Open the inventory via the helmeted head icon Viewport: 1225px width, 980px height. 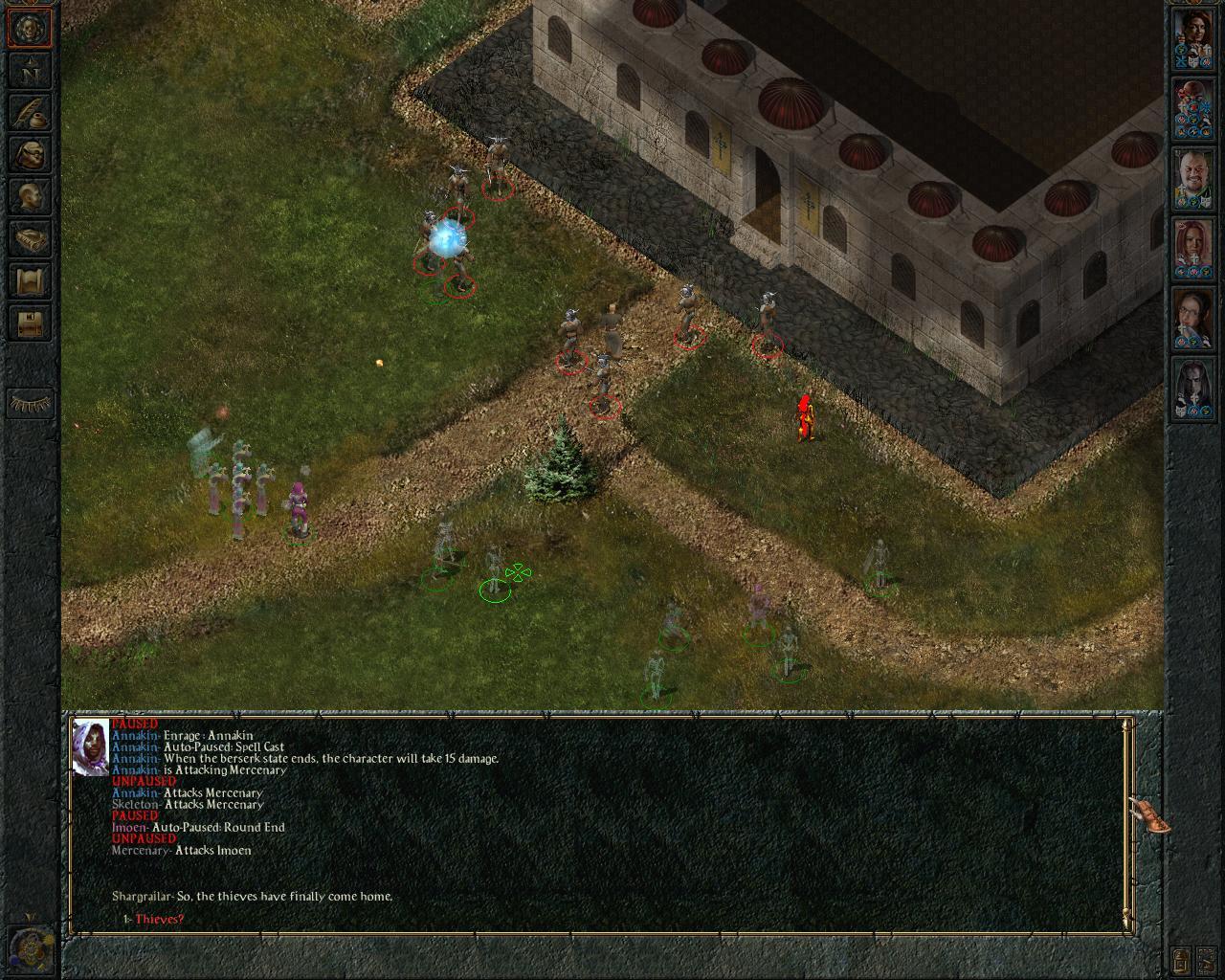(30, 154)
